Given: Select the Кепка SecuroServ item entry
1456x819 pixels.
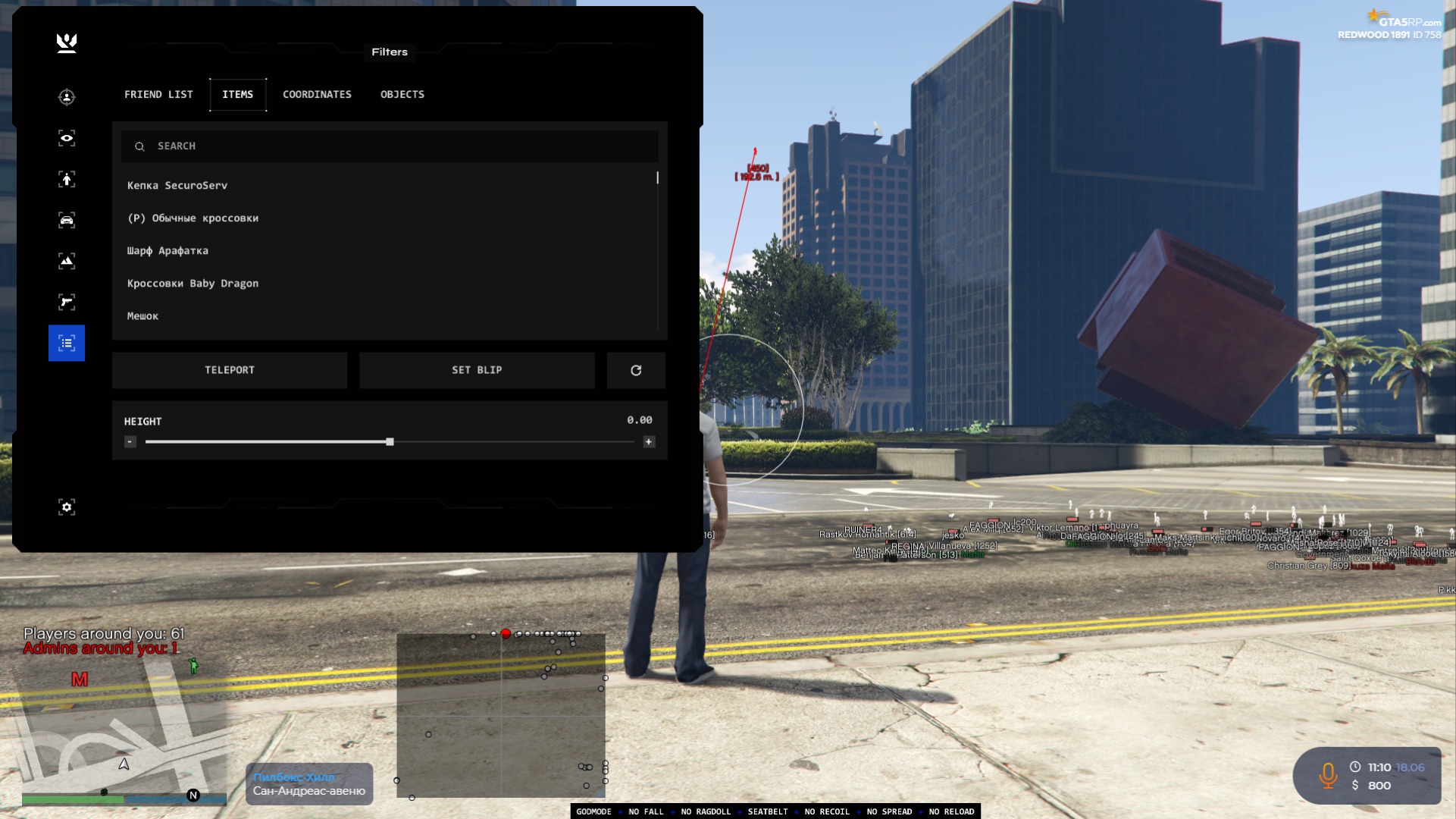Looking at the screenshot, I should point(177,185).
